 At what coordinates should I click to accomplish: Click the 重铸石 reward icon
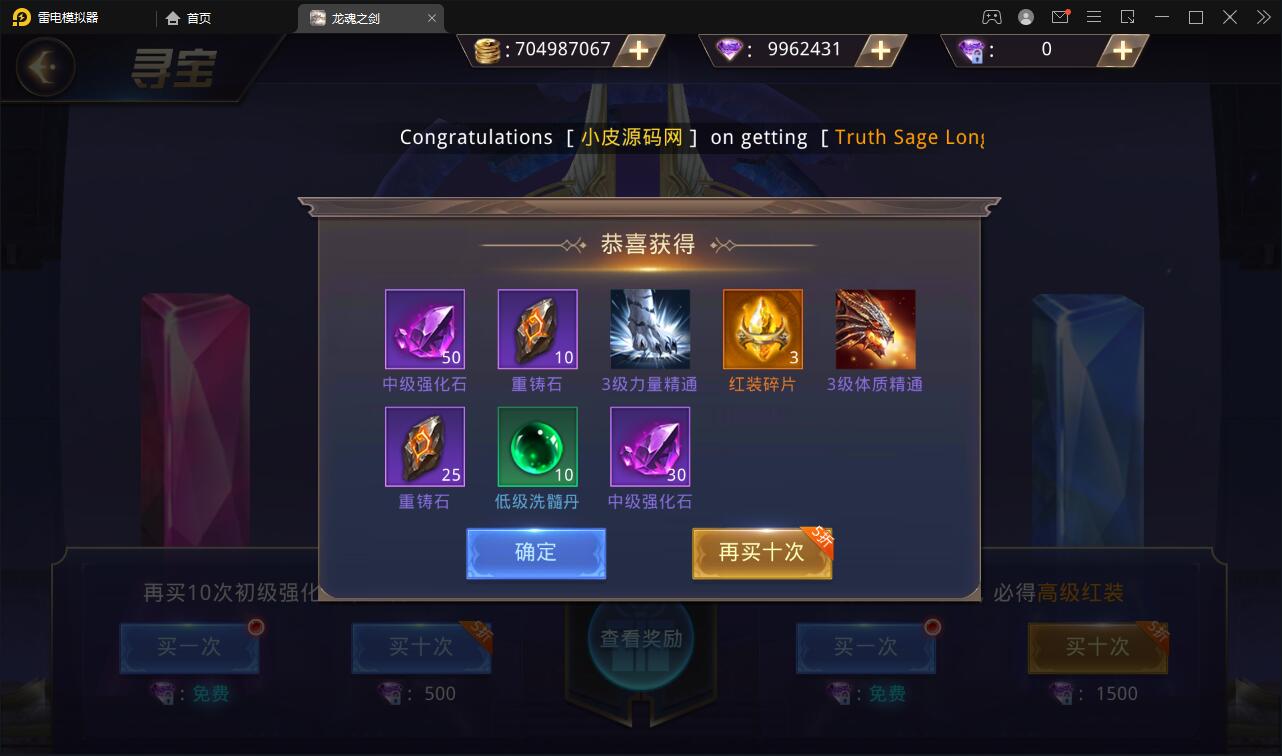tap(537, 329)
